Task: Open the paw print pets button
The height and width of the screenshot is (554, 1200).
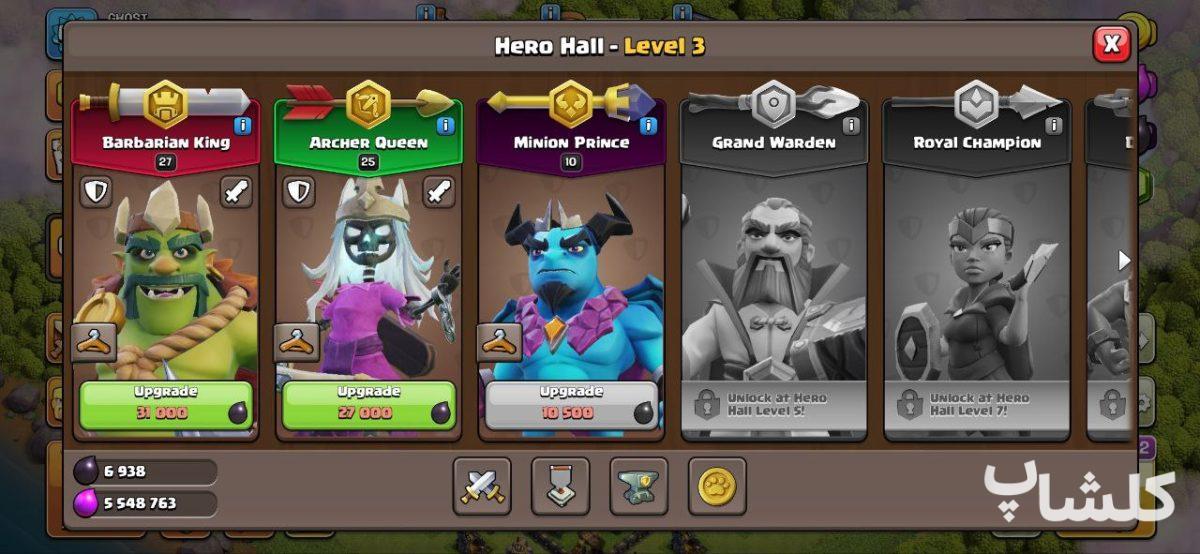Action: [x=717, y=486]
